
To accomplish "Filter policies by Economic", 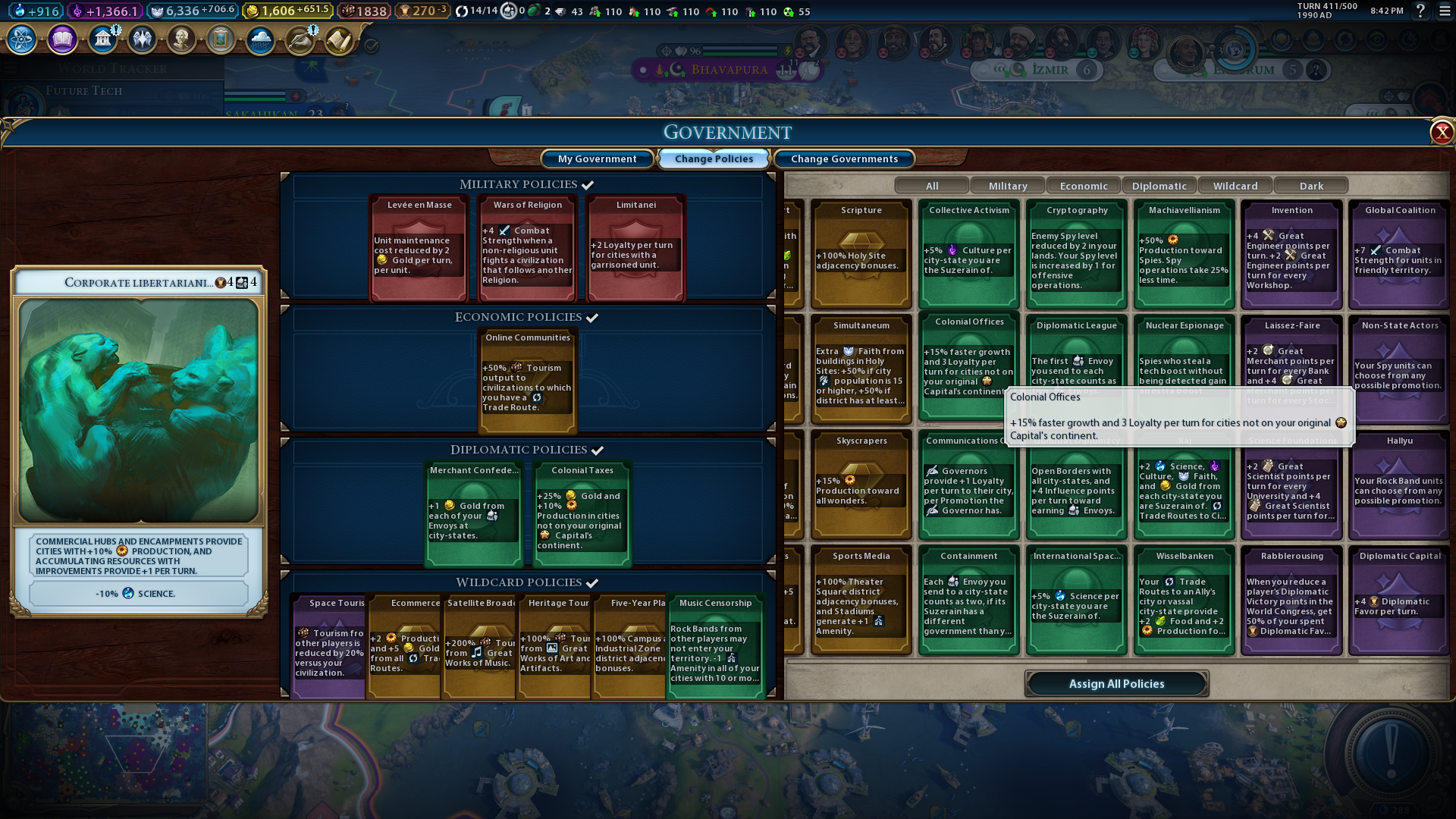I will pyautogui.click(x=1084, y=186).
